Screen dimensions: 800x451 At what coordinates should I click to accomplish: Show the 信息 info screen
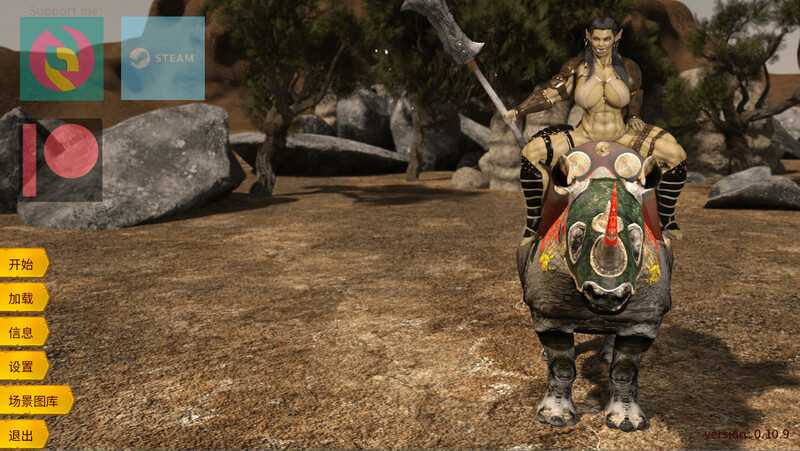(x=22, y=332)
